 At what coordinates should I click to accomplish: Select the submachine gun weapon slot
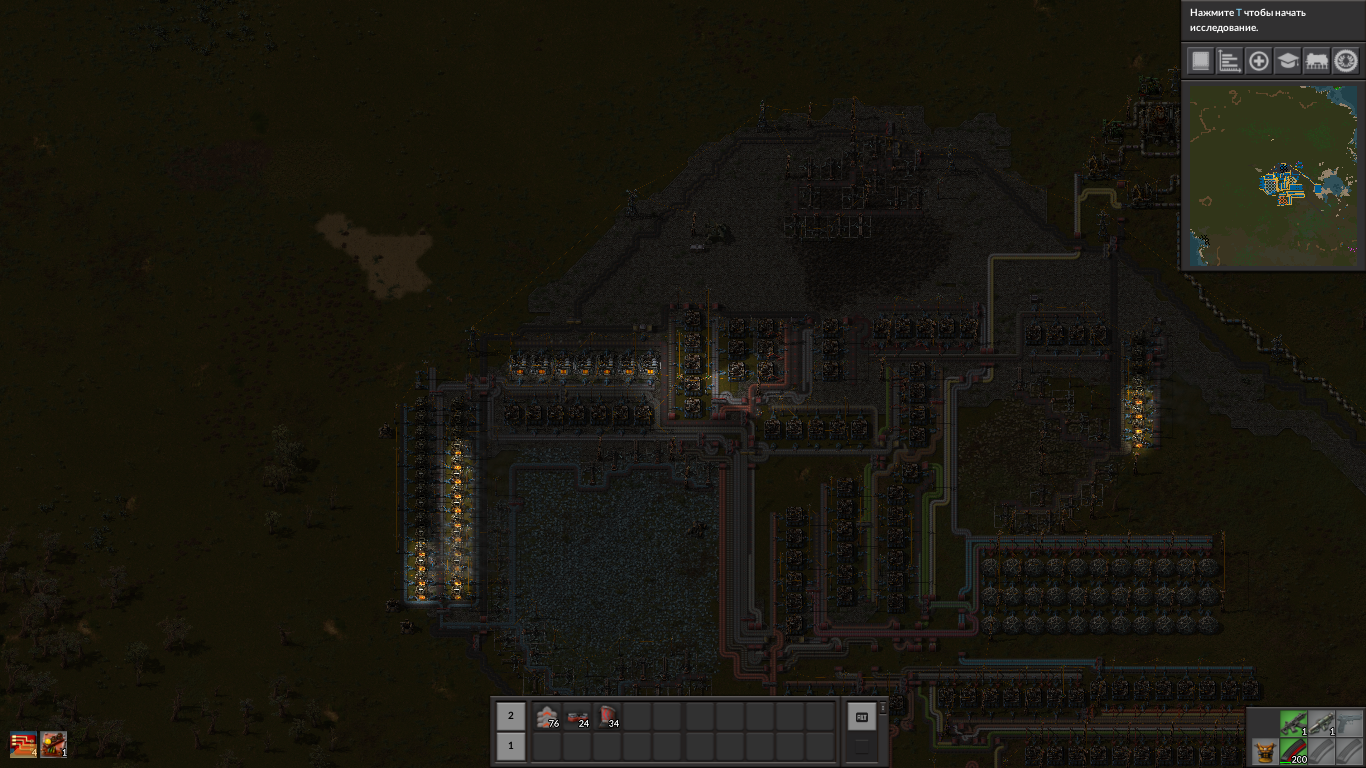pos(1293,722)
